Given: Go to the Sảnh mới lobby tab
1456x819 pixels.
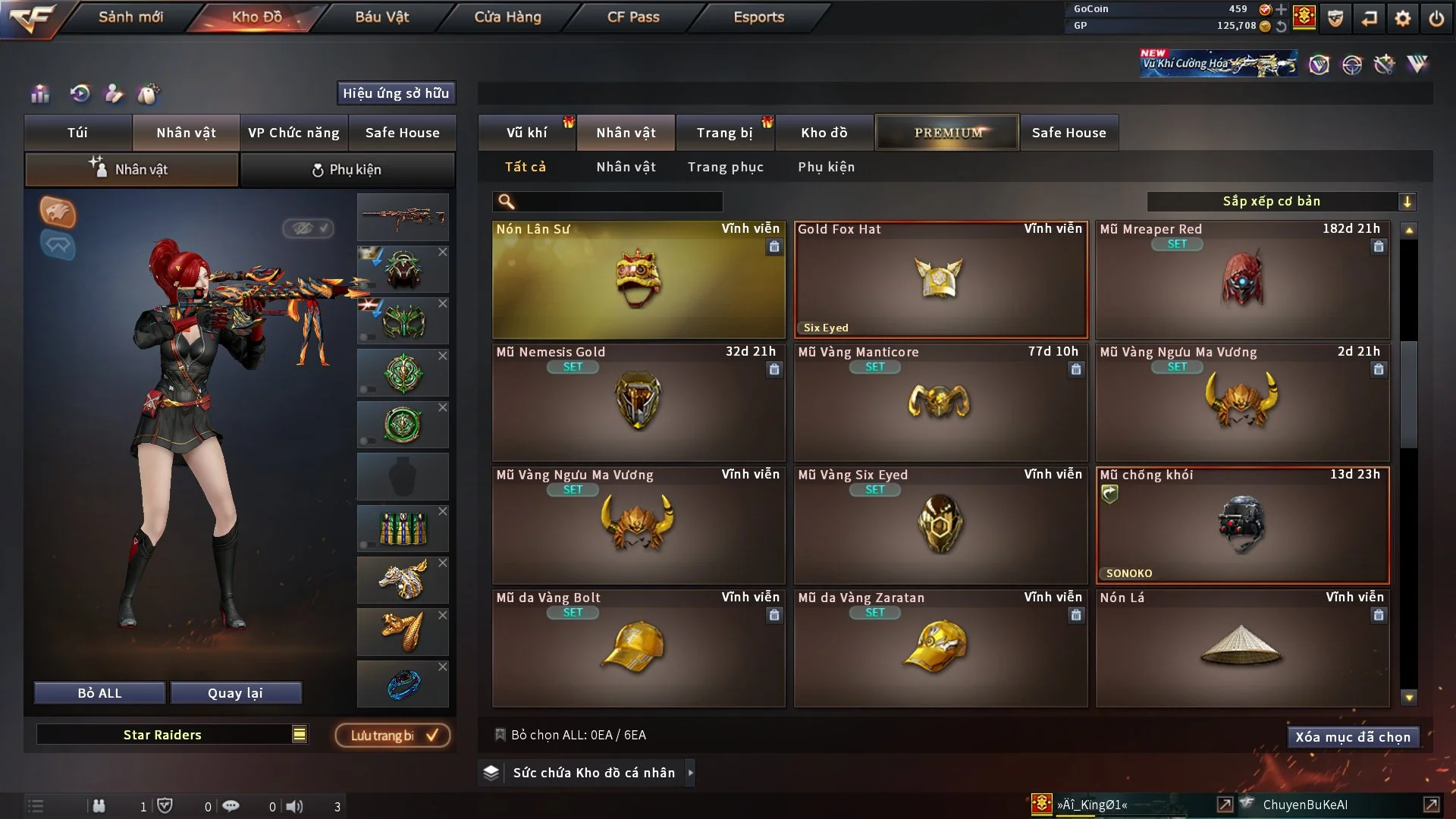Looking at the screenshot, I should (x=130, y=17).
